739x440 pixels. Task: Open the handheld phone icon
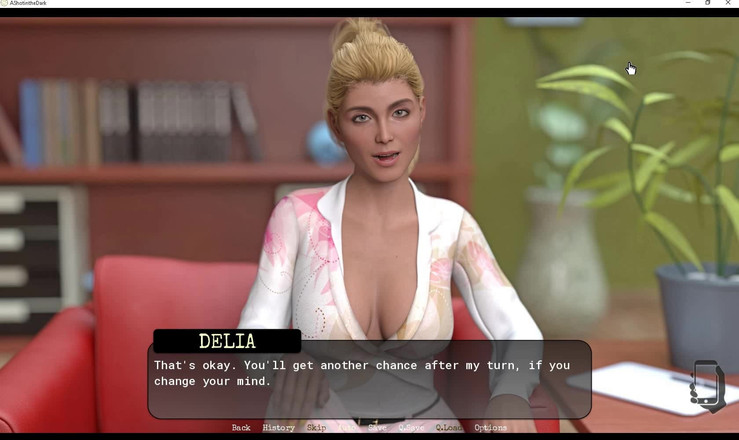[x=707, y=385]
